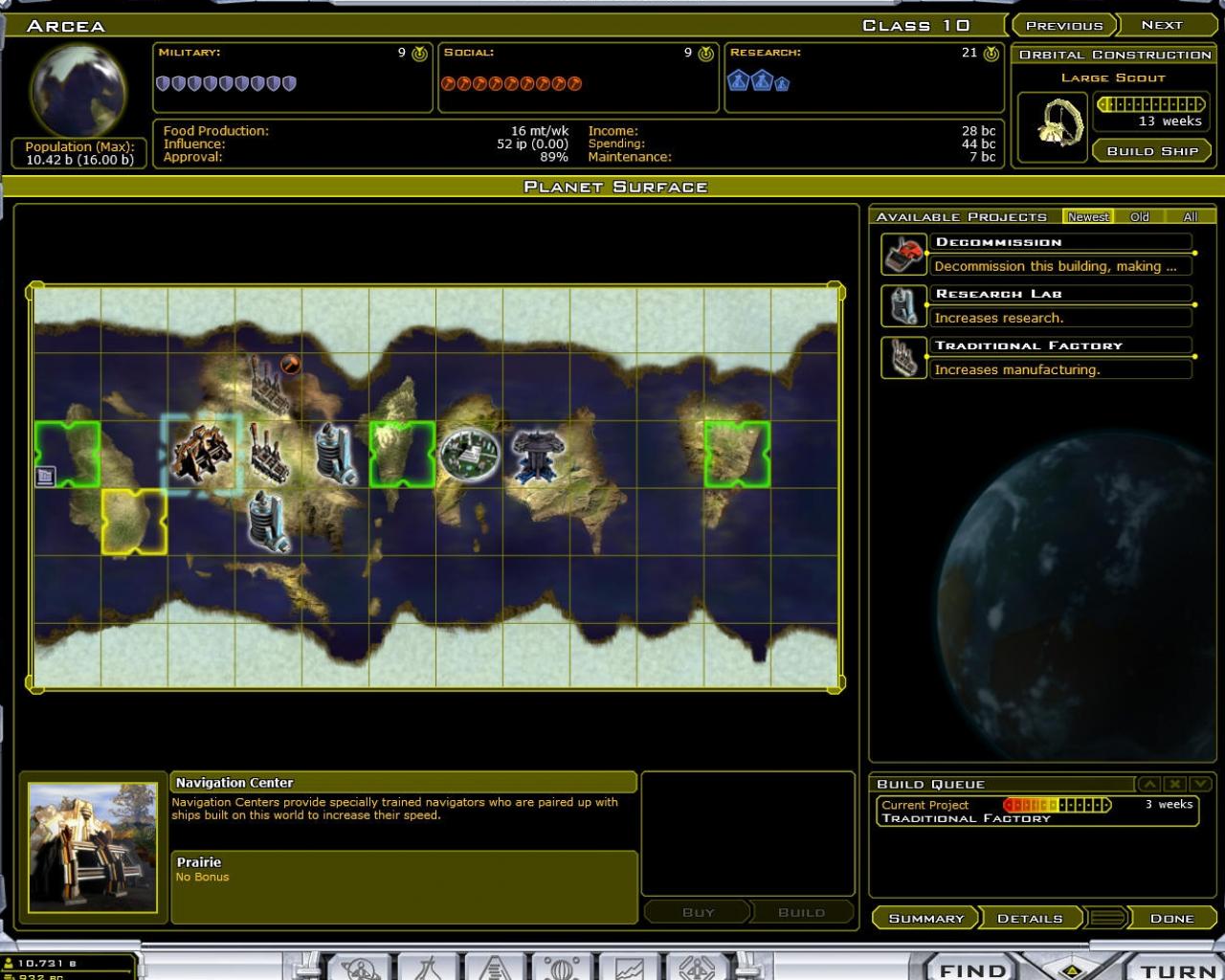Switch to the All projects tab
The image size is (1225, 980).
pyautogui.click(x=1190, y=217)
